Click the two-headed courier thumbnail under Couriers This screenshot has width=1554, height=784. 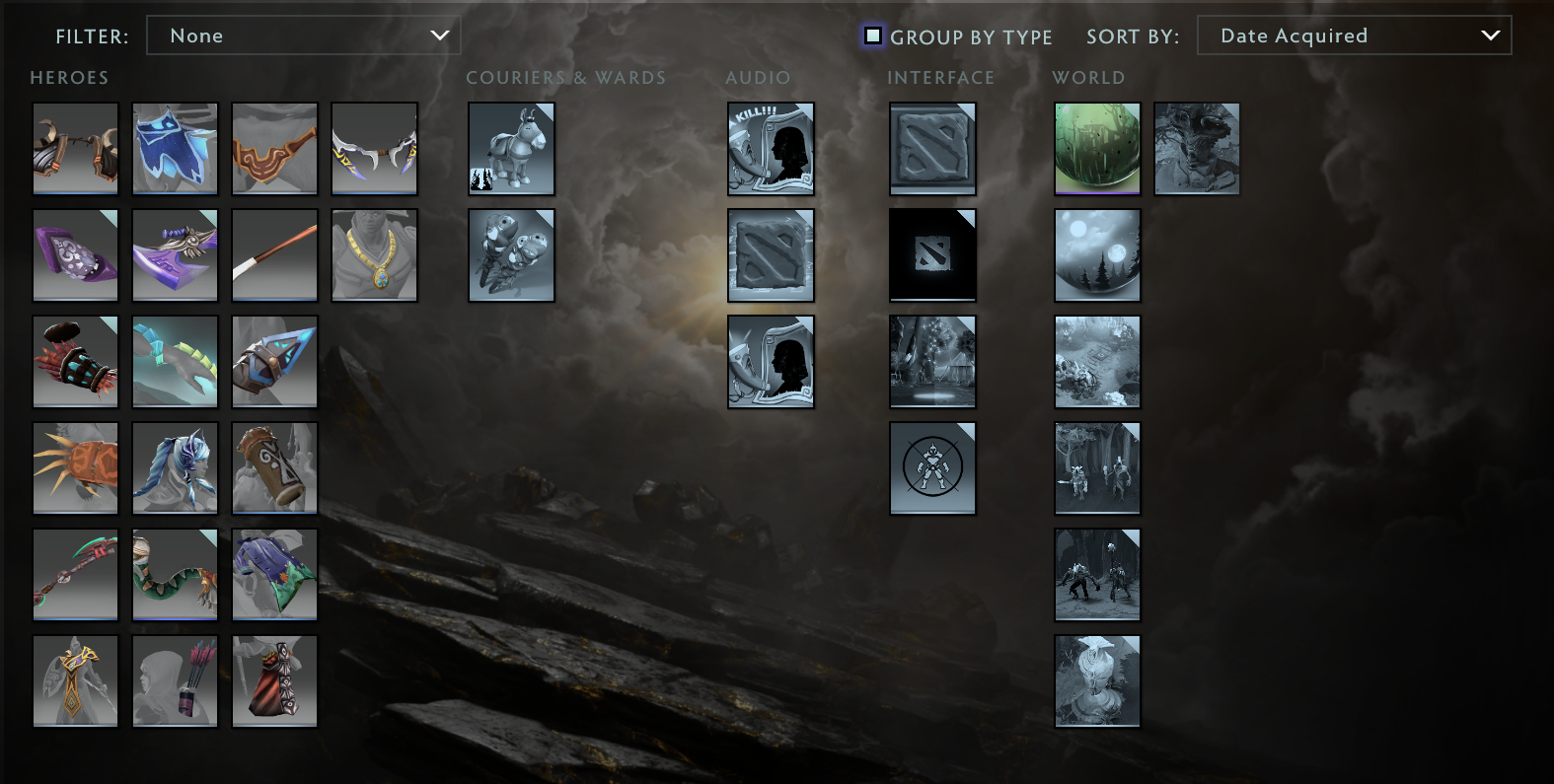pos(511,255)
